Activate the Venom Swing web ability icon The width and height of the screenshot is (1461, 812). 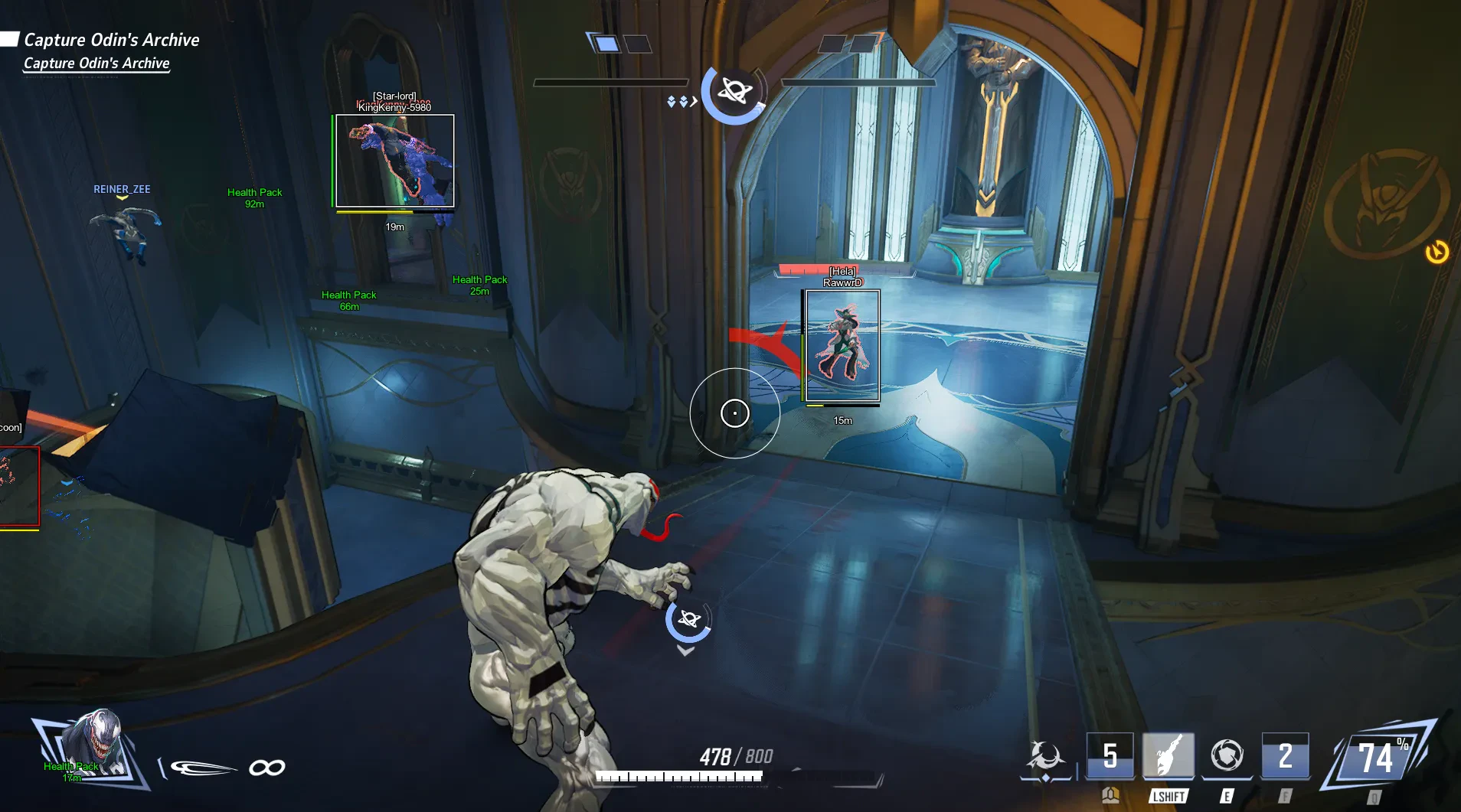pos(1168,756)
